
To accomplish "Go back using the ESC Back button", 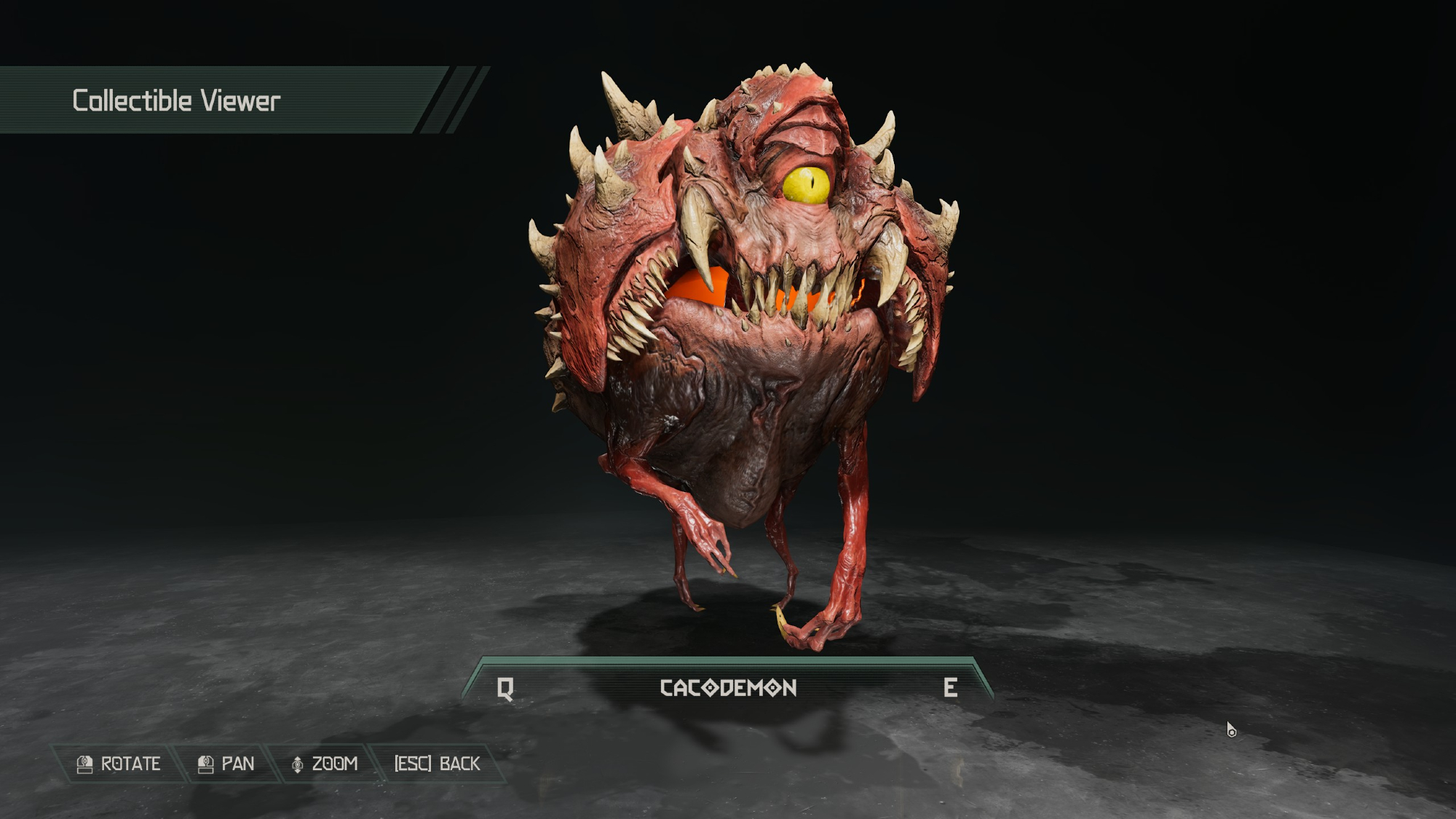I will (437, 764).
